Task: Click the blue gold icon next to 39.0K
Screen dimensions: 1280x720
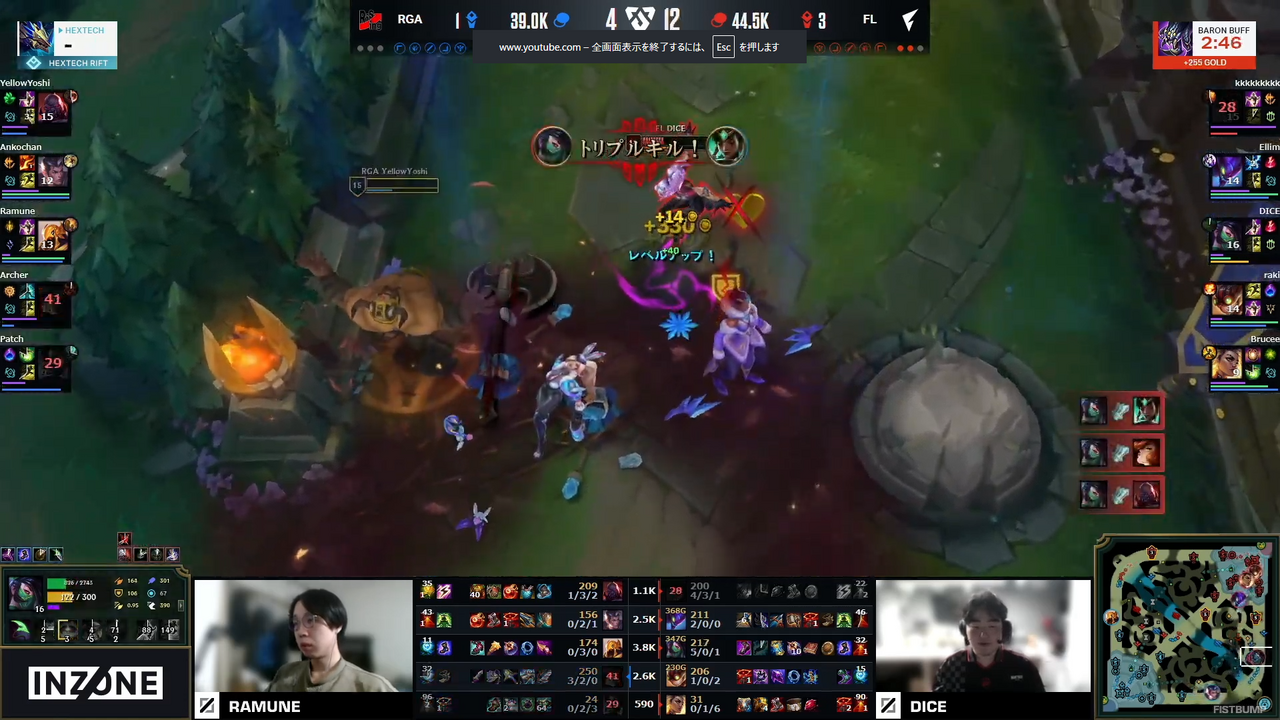Action: click(x=560, y=19)
